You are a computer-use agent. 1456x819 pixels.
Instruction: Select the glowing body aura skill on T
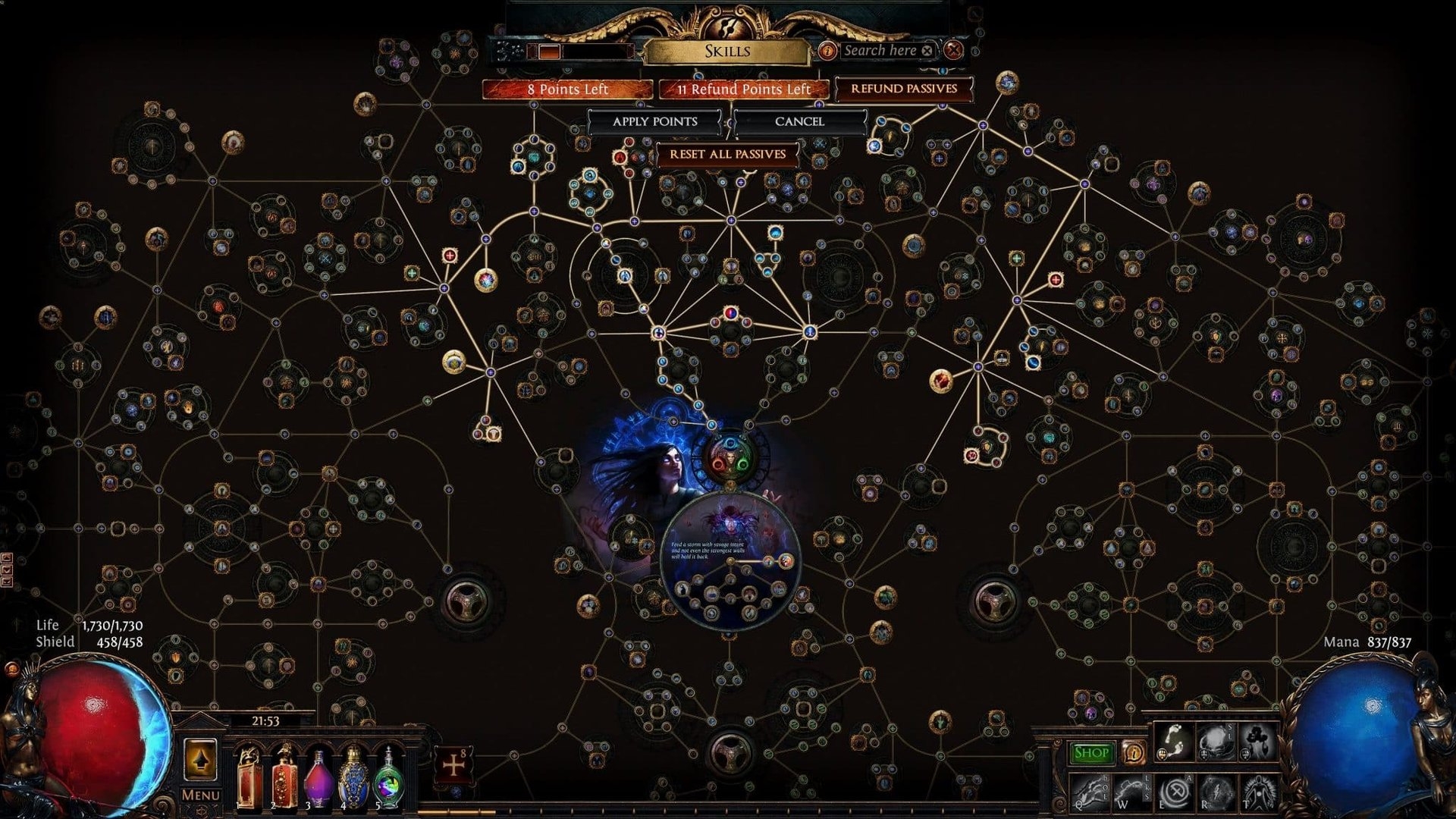point(1257,792)
